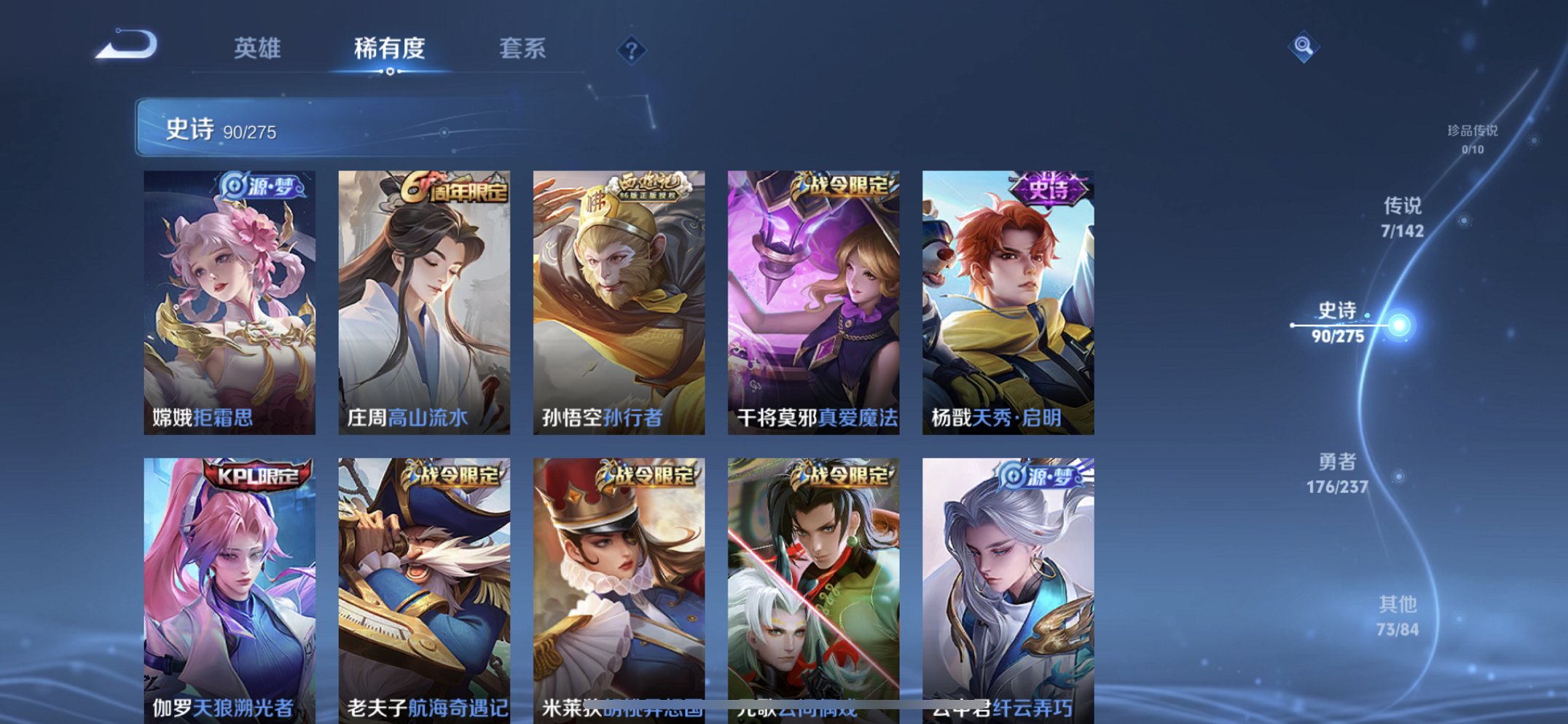
Task: Open the 干将莫邪真爱魔法 skin card
Action: [812, 299]
